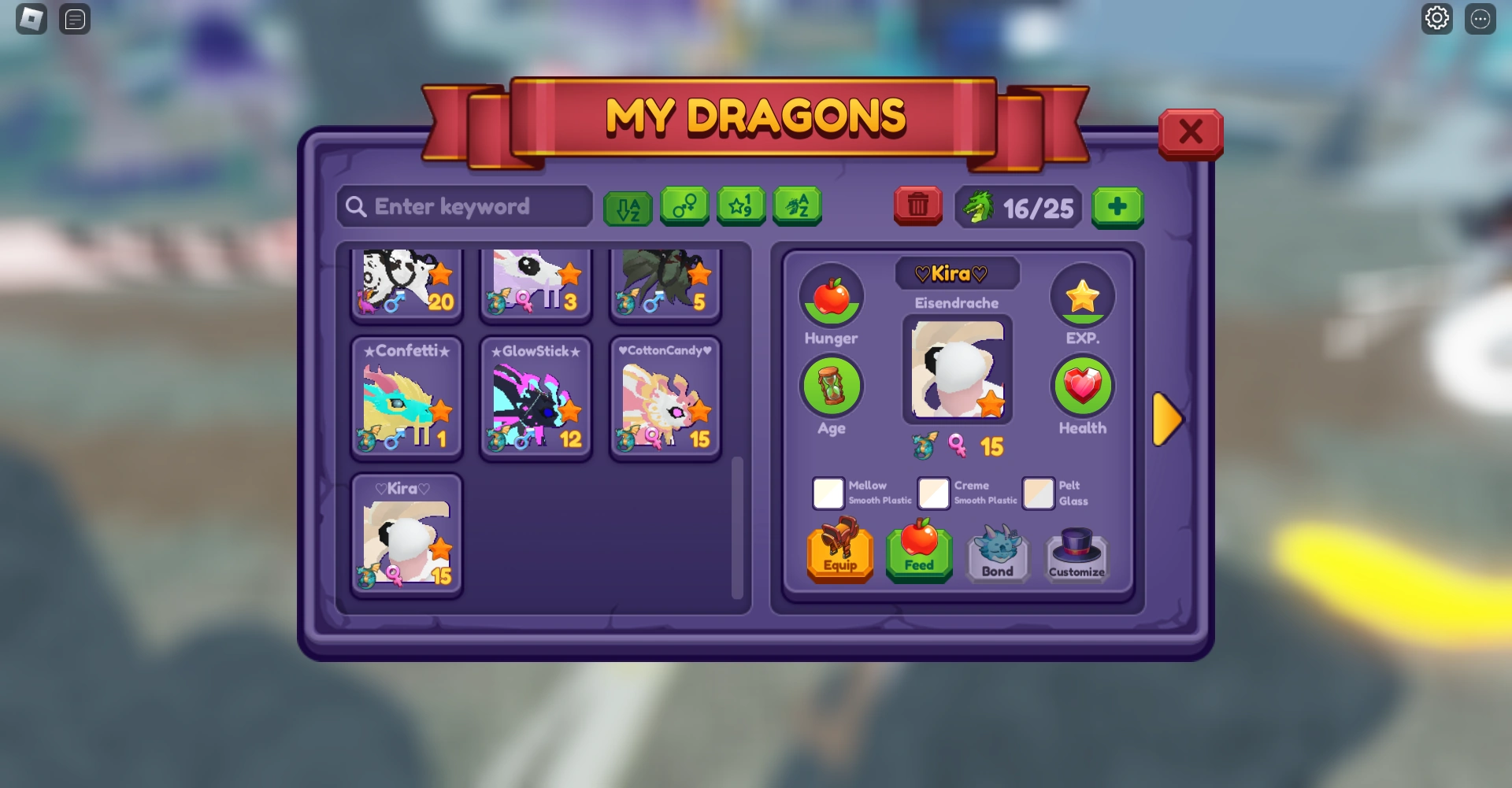Click the EXP star icon
Viewport: 1512px width, 788px height.
[x=1083, y=294]
